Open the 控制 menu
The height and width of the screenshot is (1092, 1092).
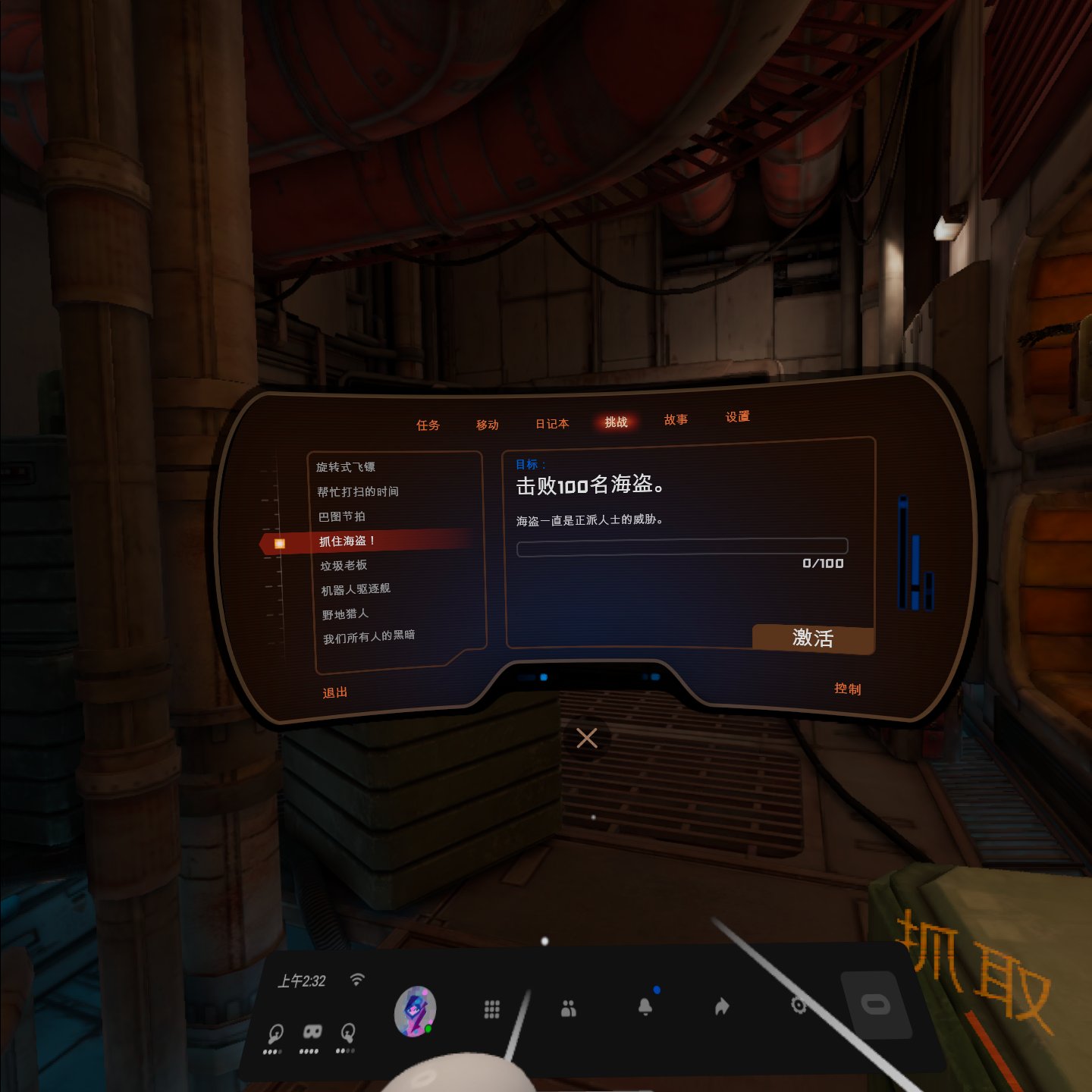coord(847,689)
